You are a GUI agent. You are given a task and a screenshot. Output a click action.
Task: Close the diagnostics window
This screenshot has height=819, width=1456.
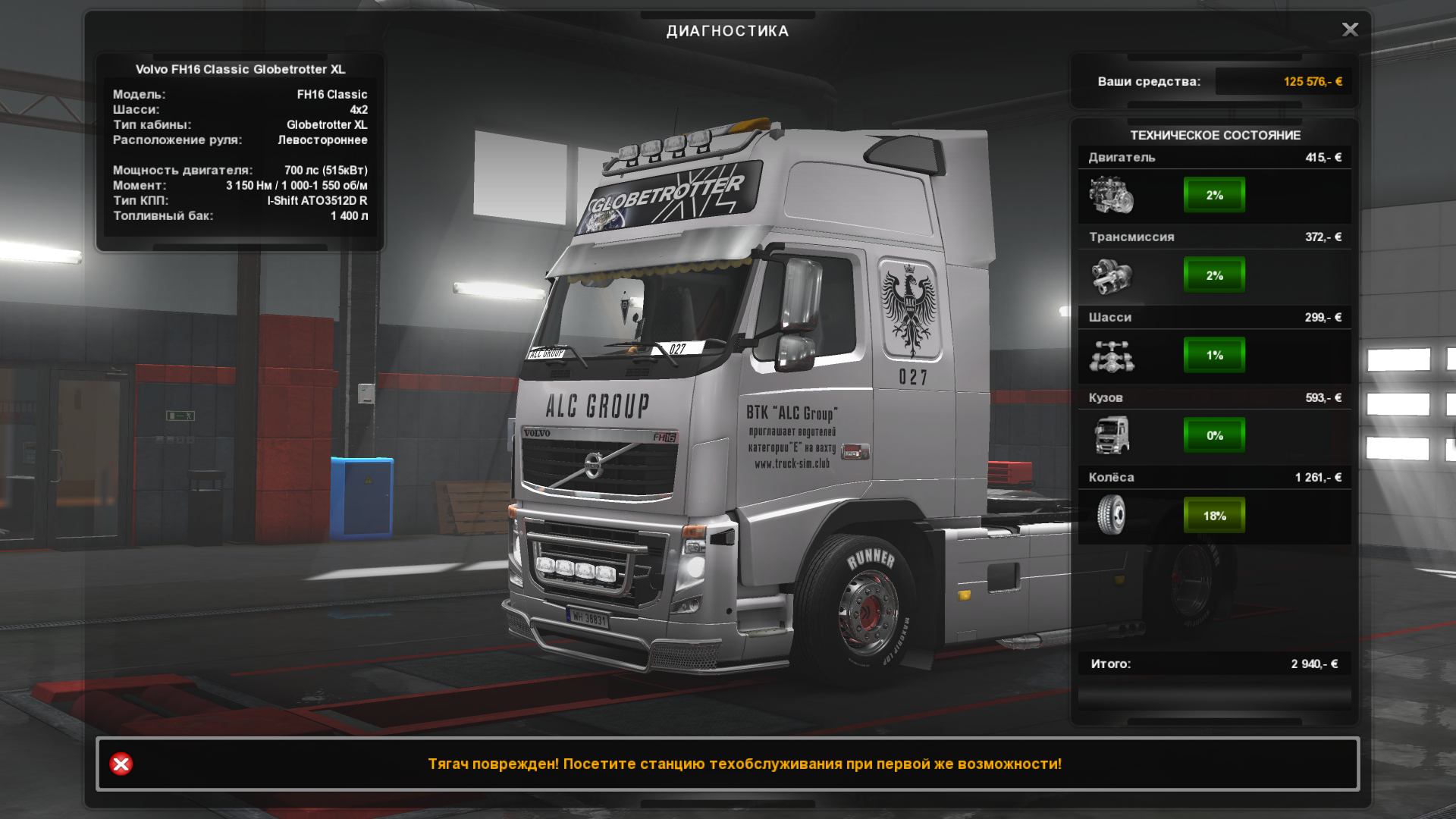[1350, 30]
